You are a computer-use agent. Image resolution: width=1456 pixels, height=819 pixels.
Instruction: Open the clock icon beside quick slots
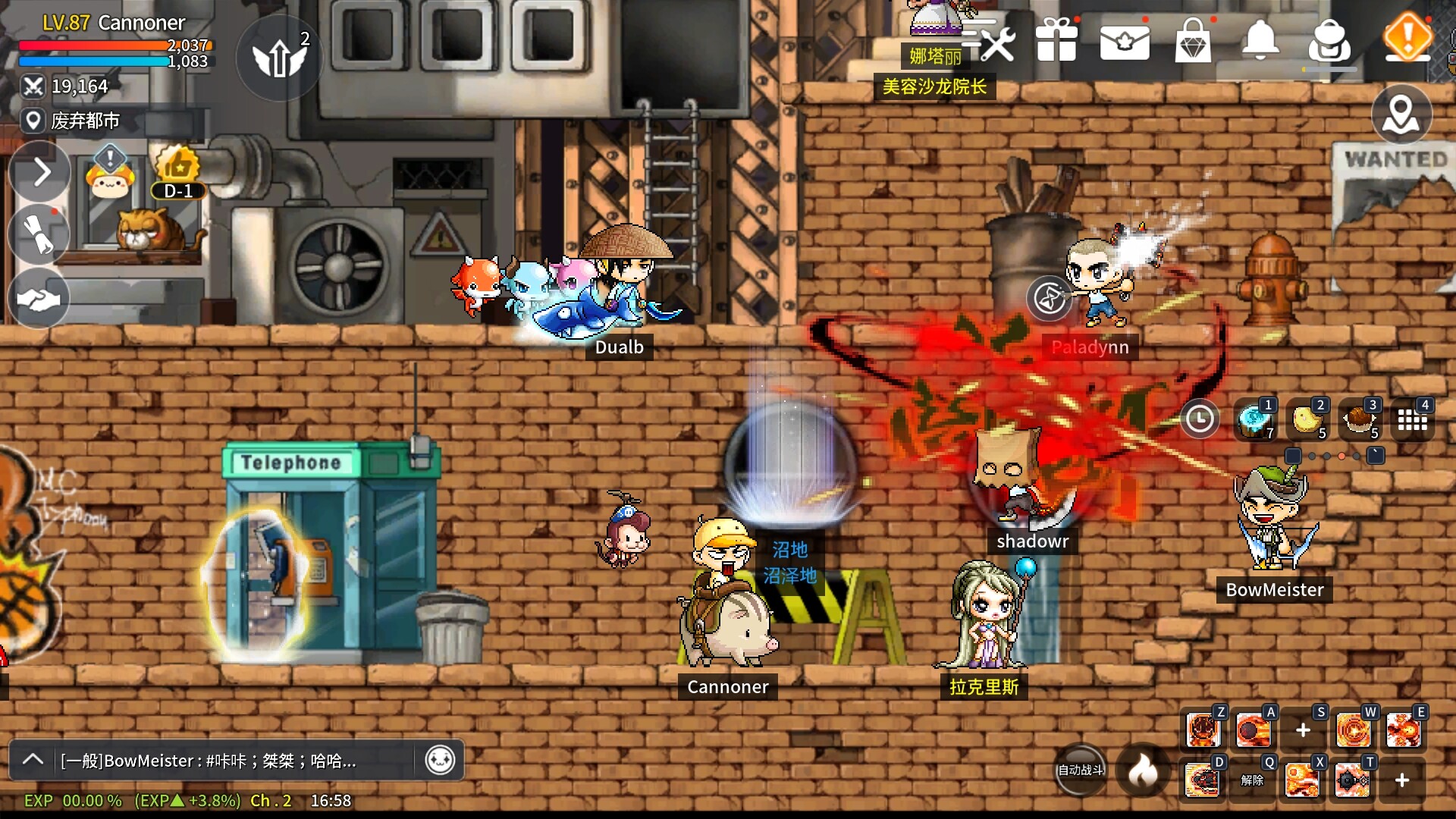pyautogui.click(x=1200, y=419)
